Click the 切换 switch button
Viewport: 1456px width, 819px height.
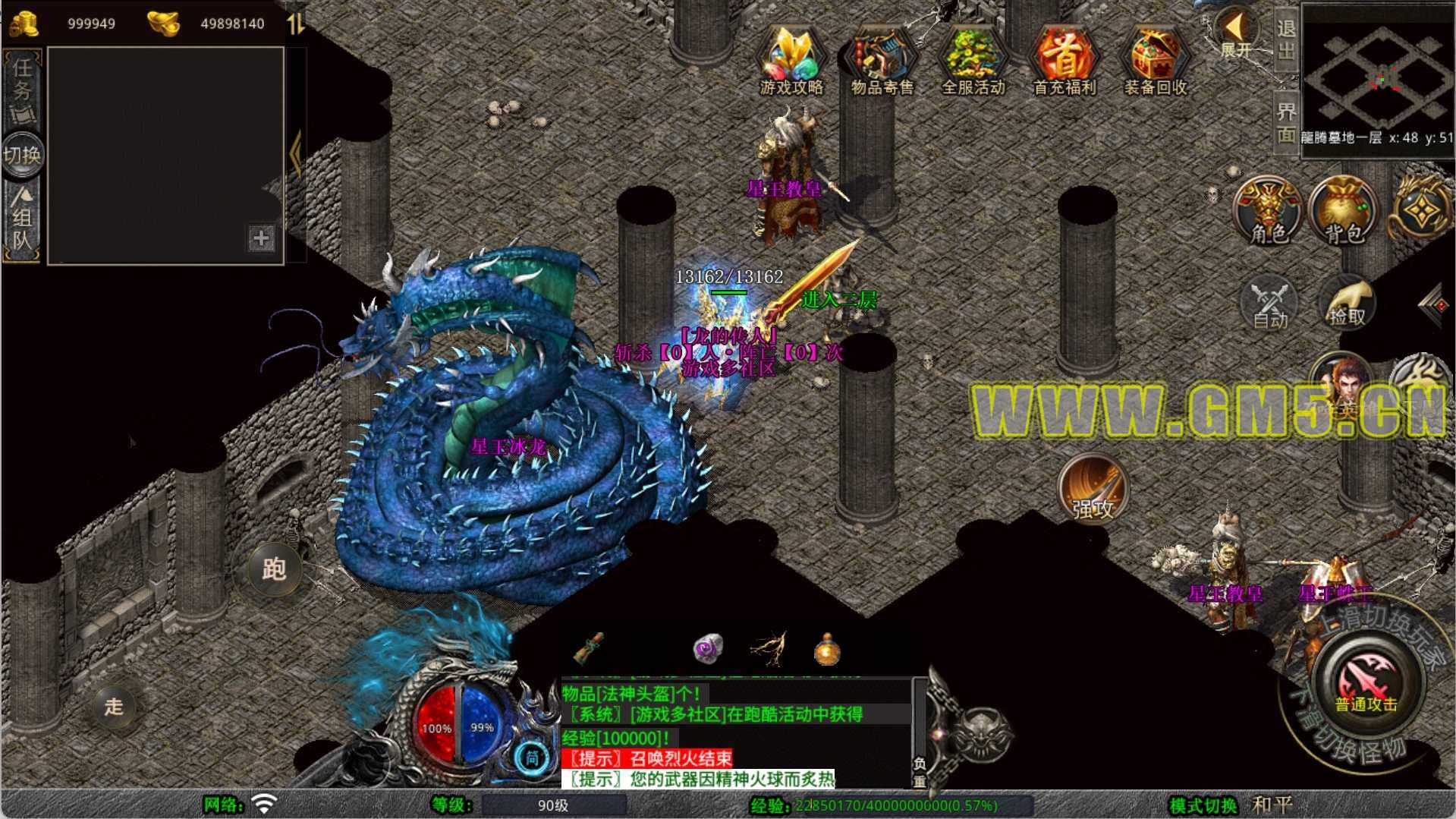point(22,155)
